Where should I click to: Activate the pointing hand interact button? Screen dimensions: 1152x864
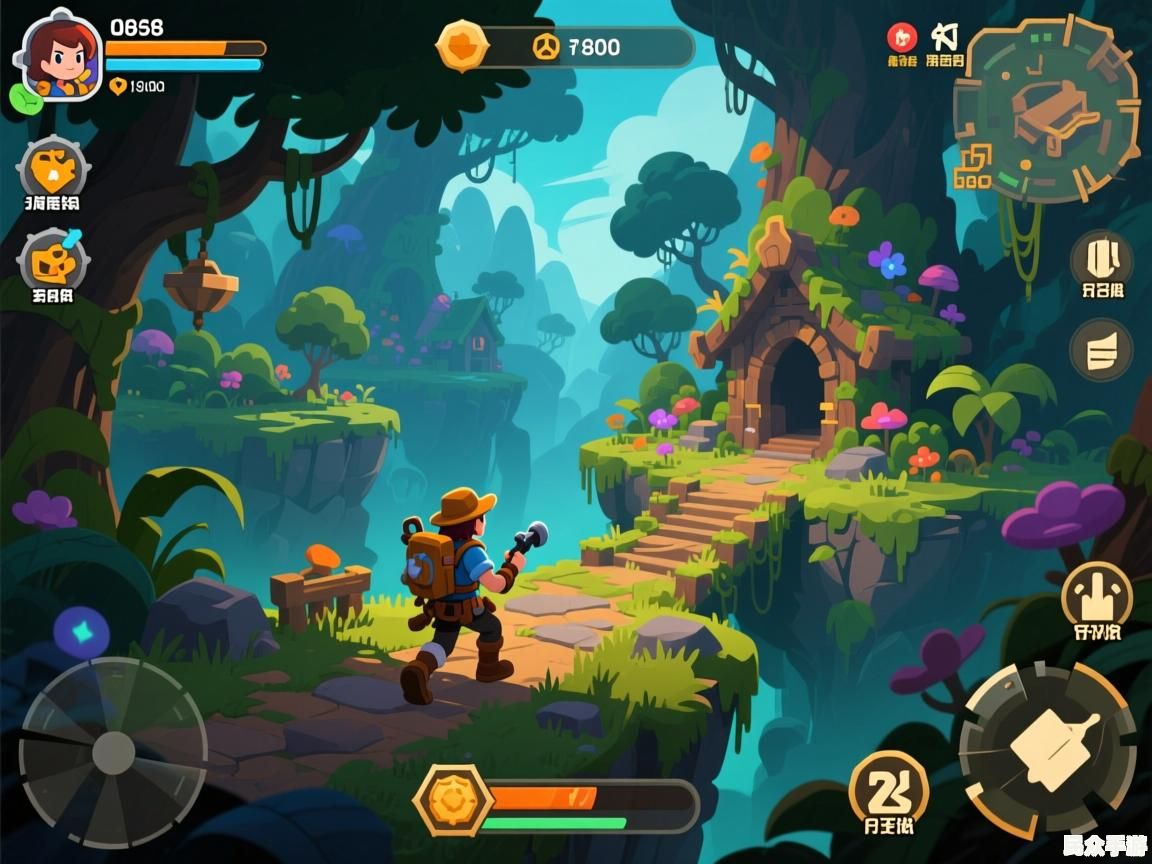pos(1096,596)
